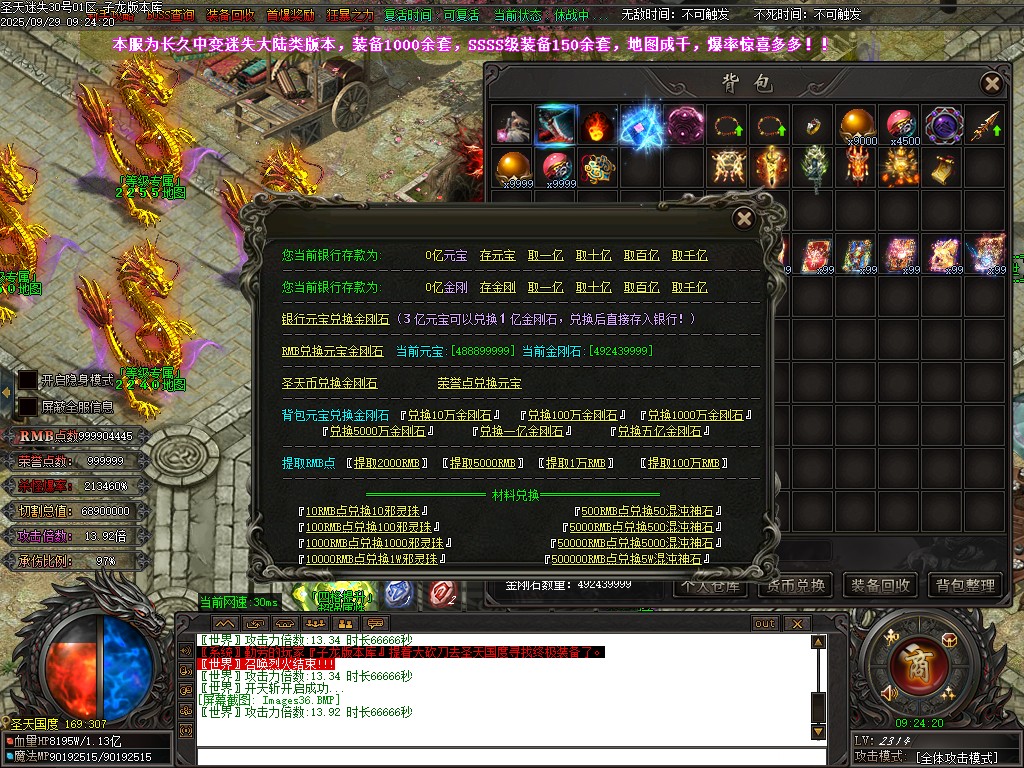
Task: Open 货币兑换 currency exchange button
Action: click(x=792, y=585)
